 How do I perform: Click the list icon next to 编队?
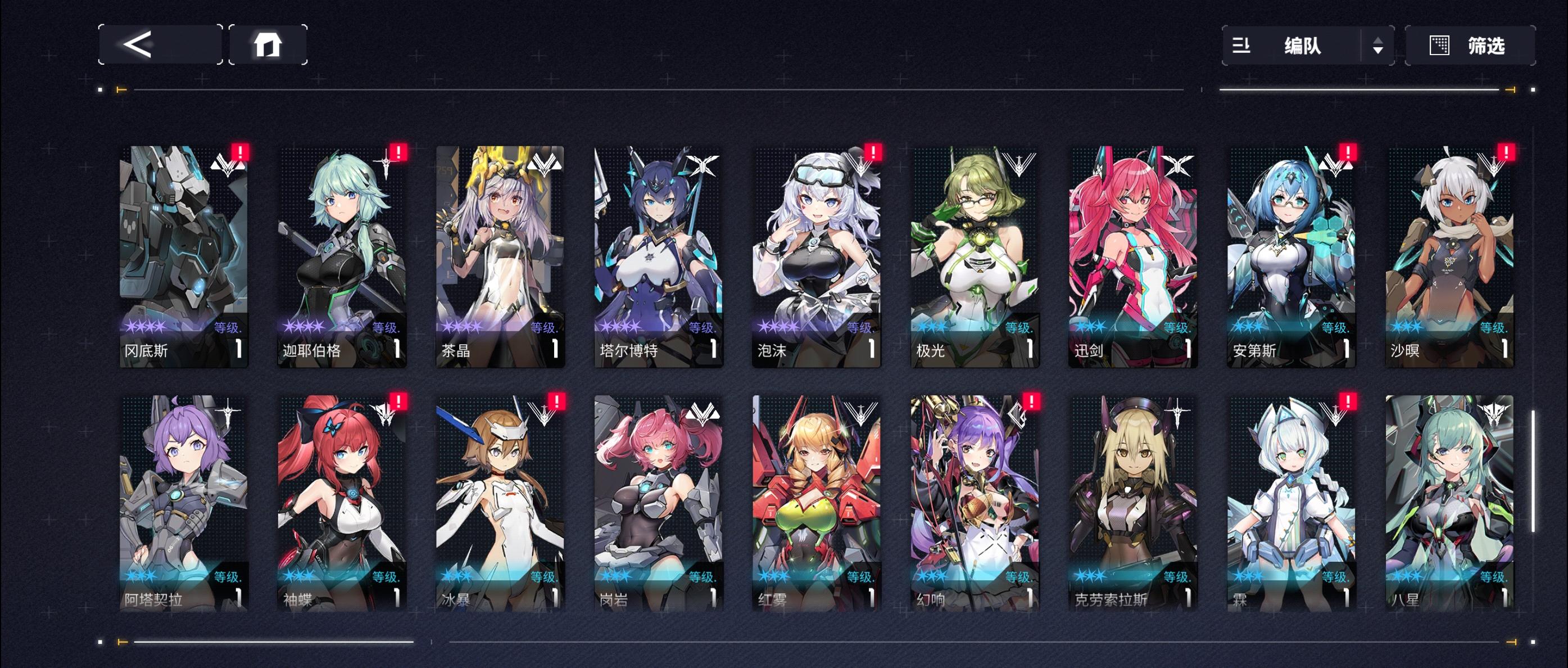(1241, 45)
